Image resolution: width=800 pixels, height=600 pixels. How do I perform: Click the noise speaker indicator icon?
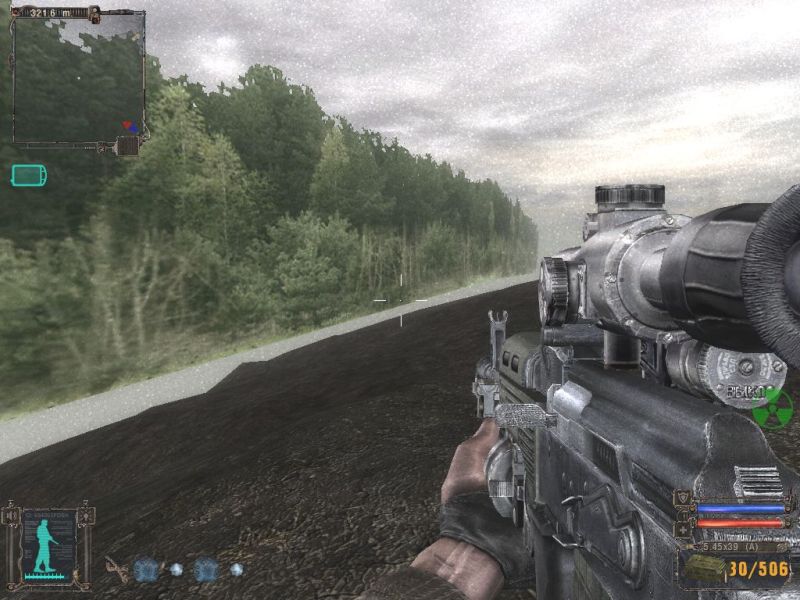pos(12,516)
